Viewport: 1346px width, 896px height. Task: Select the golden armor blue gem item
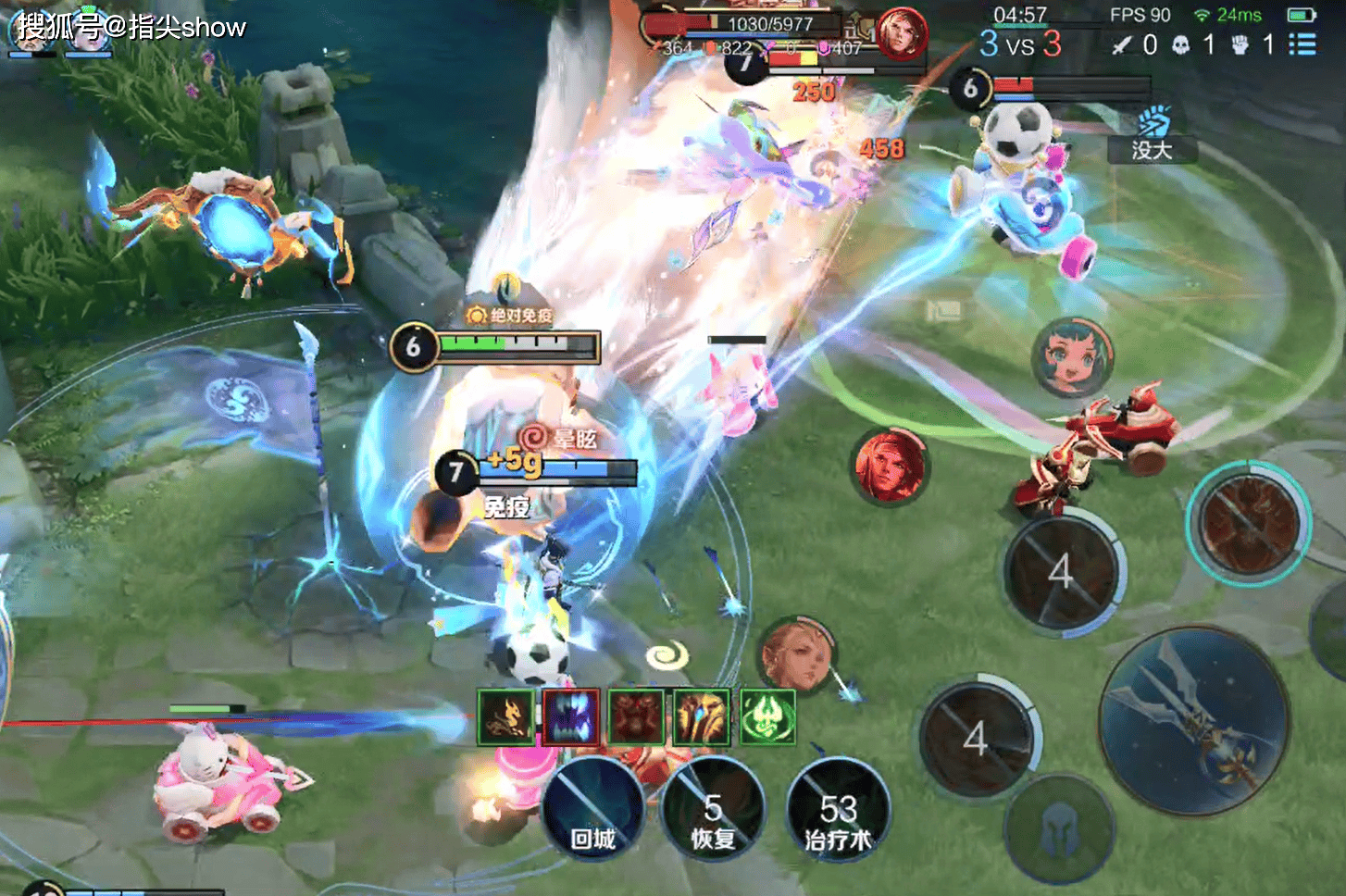click(x=701, y=717)
